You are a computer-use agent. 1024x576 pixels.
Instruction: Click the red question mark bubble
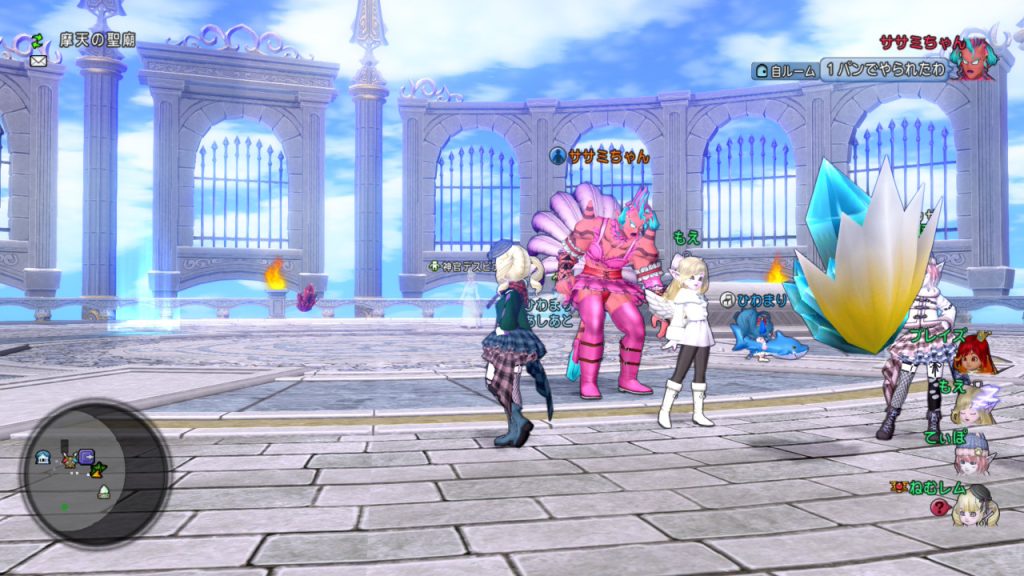[939, 507]
